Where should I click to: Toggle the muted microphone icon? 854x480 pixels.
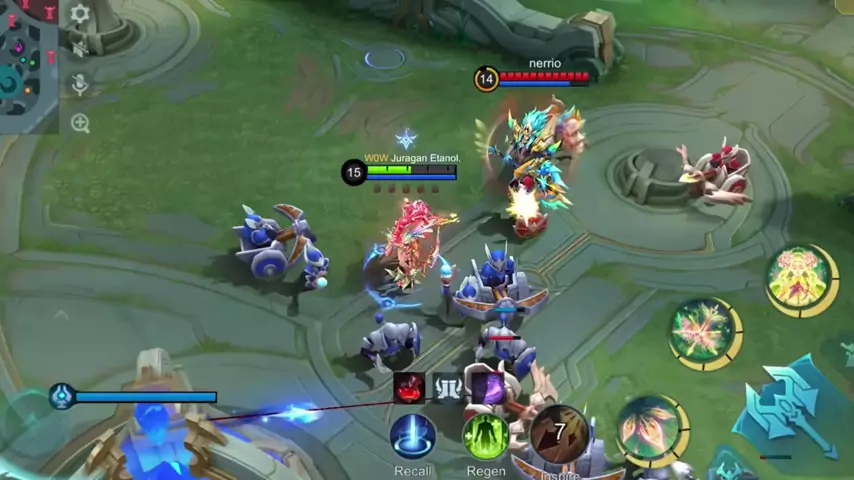80,84
